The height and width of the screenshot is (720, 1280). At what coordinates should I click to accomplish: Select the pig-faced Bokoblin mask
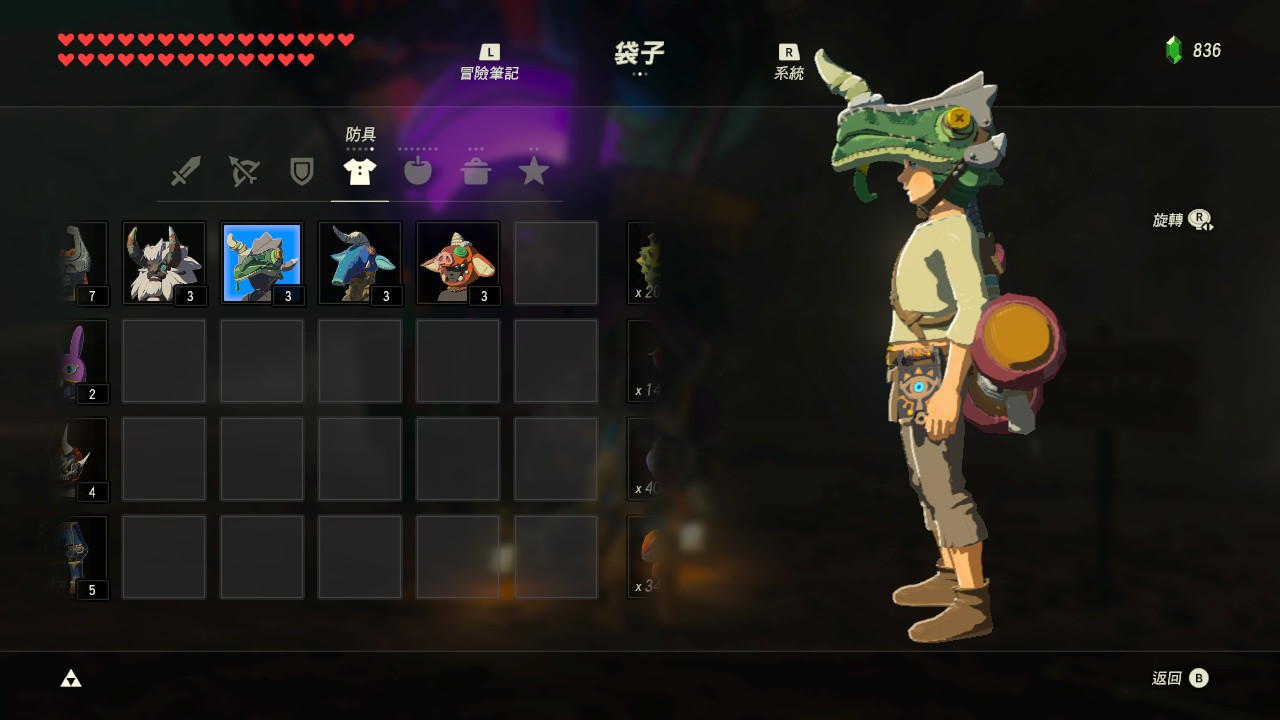click(457, 262)
